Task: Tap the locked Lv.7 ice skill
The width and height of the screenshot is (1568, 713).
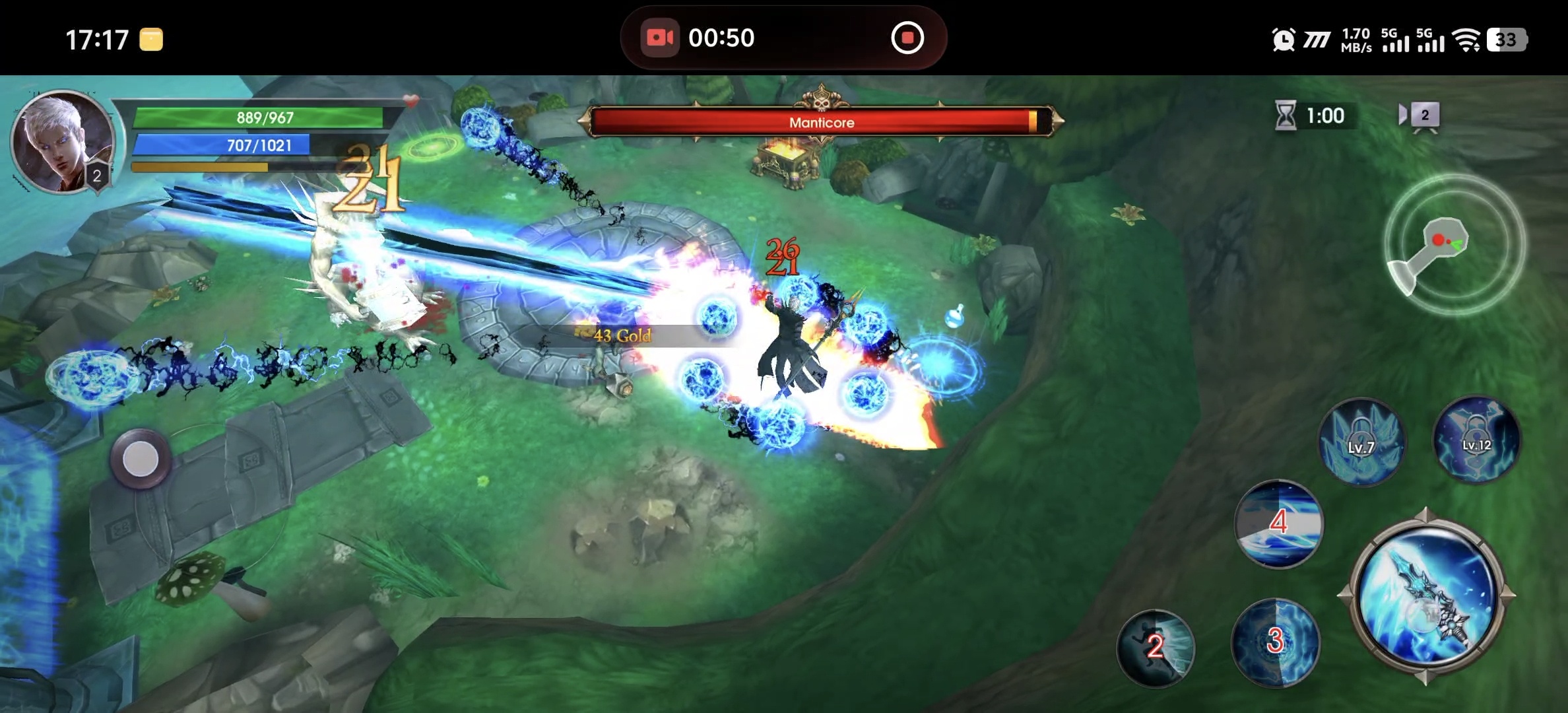Action: [x=1361, y=442]
